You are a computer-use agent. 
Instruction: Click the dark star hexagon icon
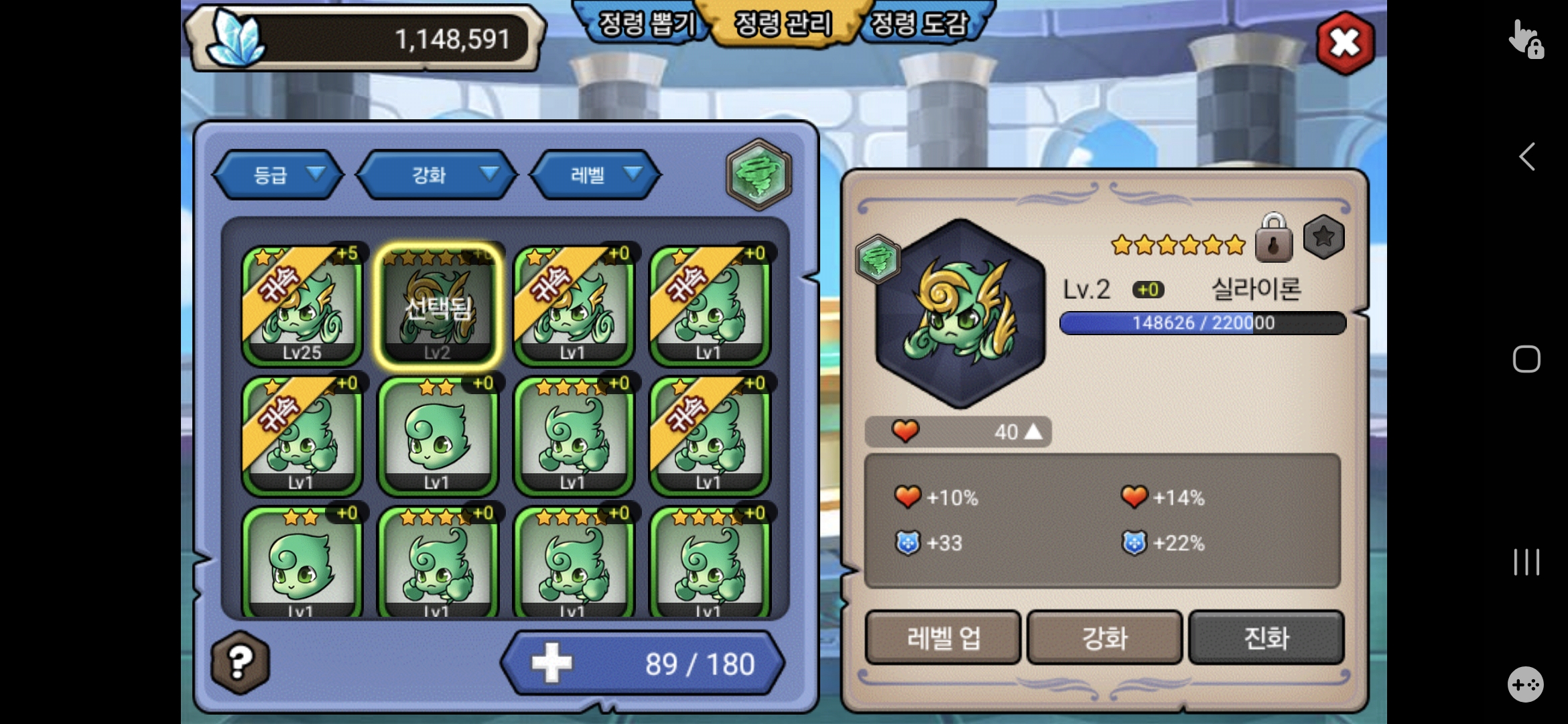pos(1323,237)
